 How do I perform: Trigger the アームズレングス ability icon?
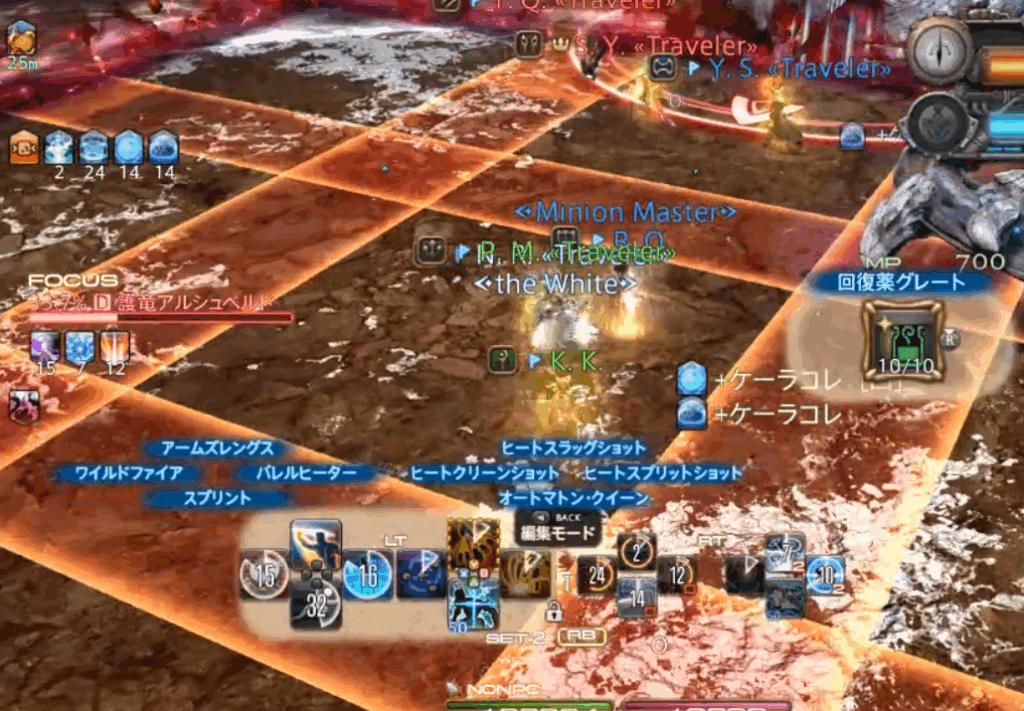tap(316, 545)
